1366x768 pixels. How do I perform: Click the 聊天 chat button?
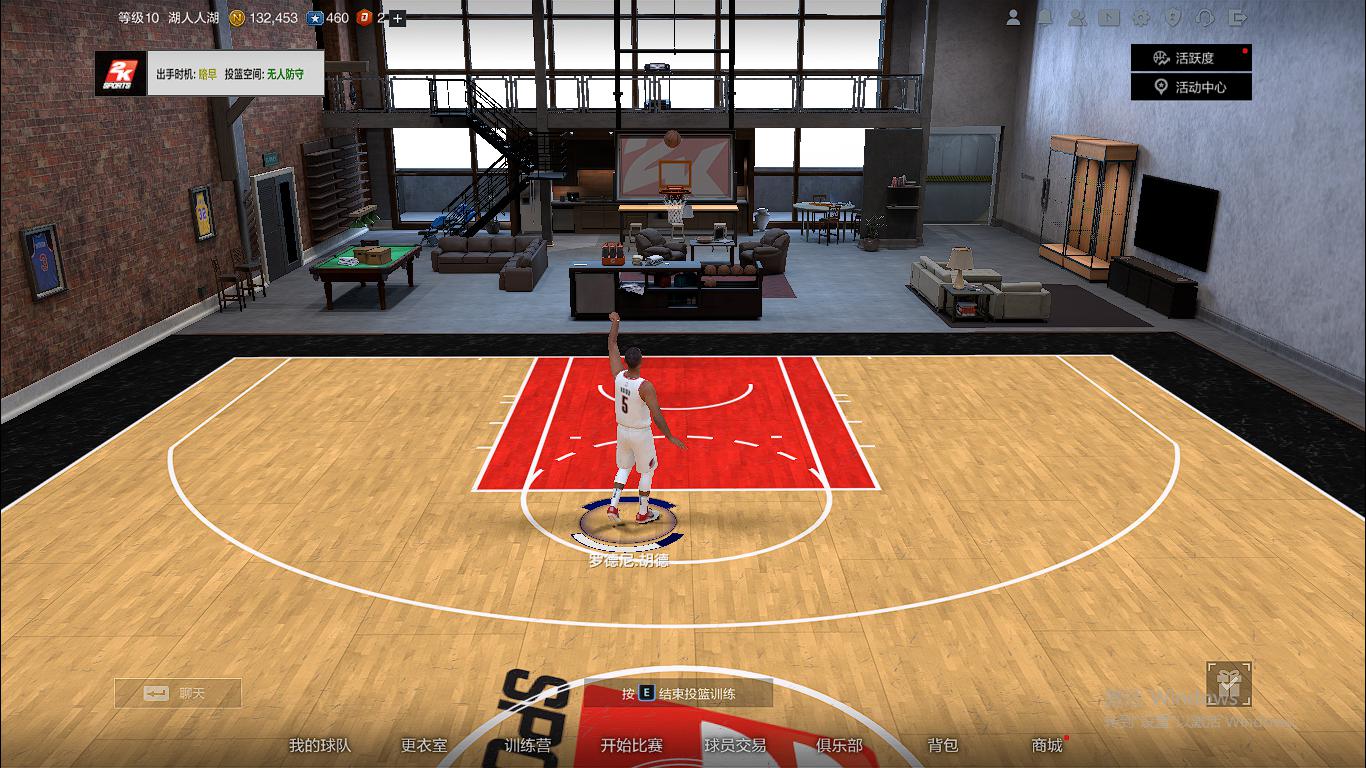pos(177,692)
